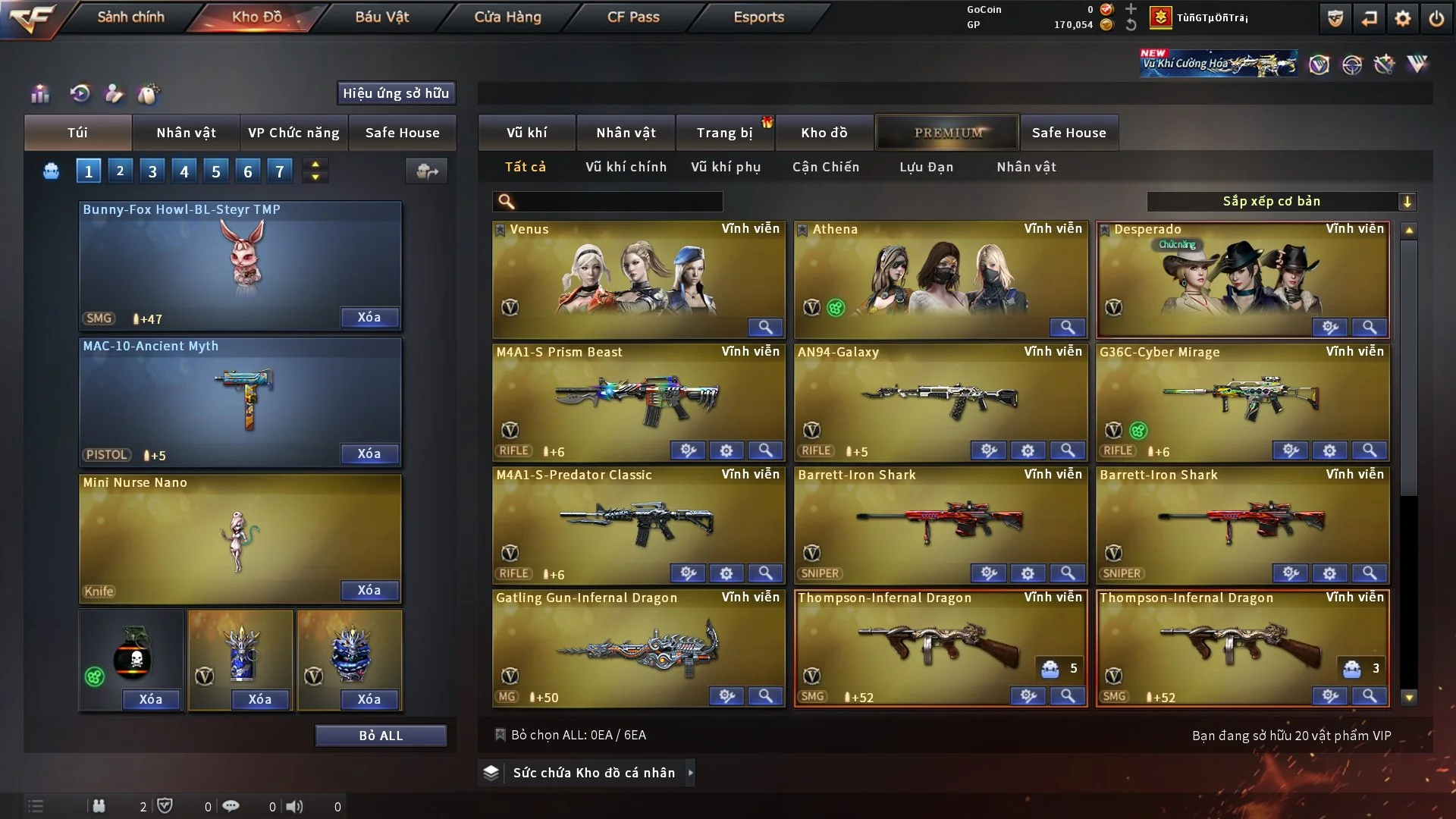The image size is (1456, 819).
Task: Select bag slot number 3
Action: pyautogui.click(x=152, y=171)
